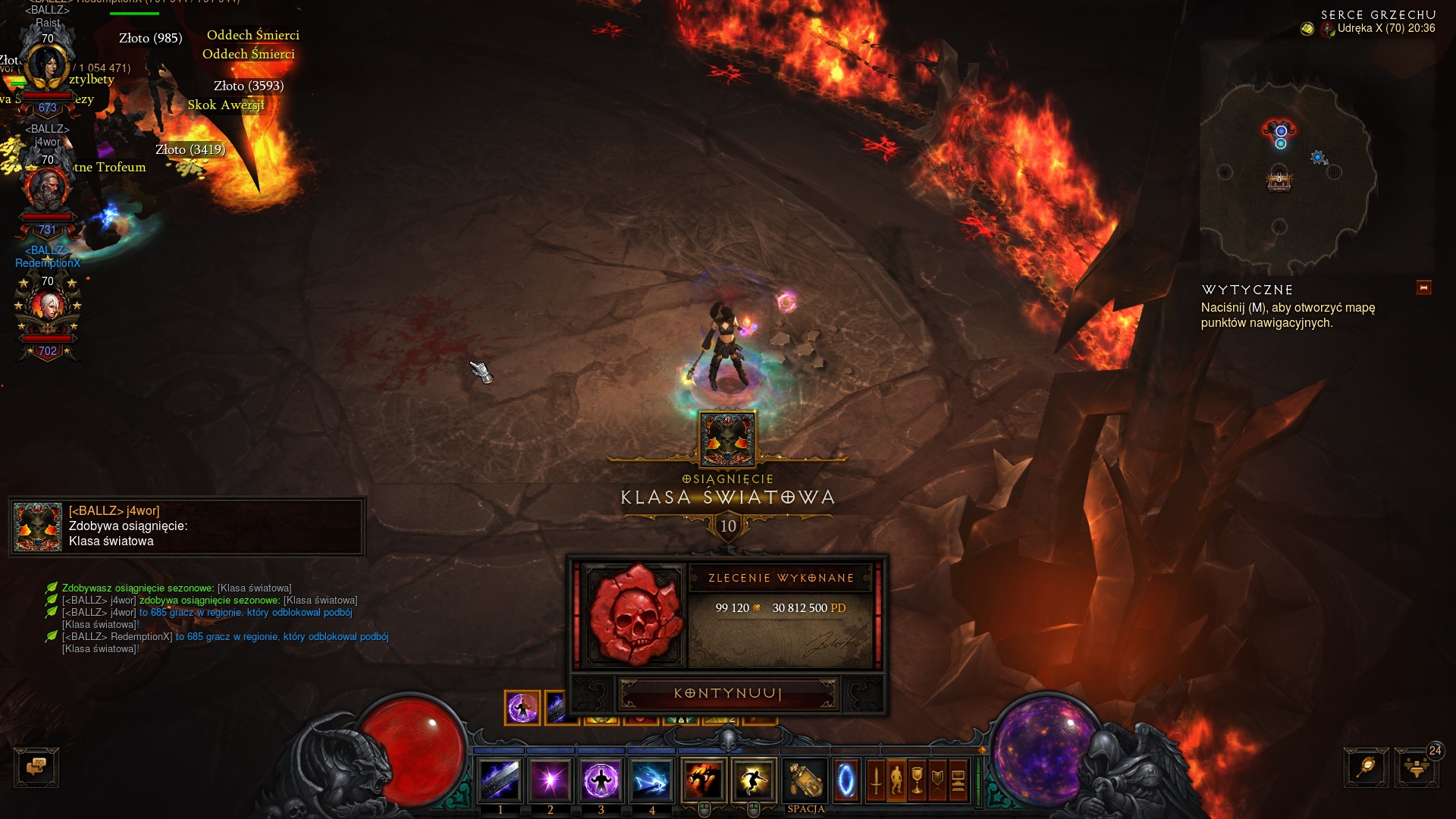Use the purple starburst skill in slot 2

point(551,780)
